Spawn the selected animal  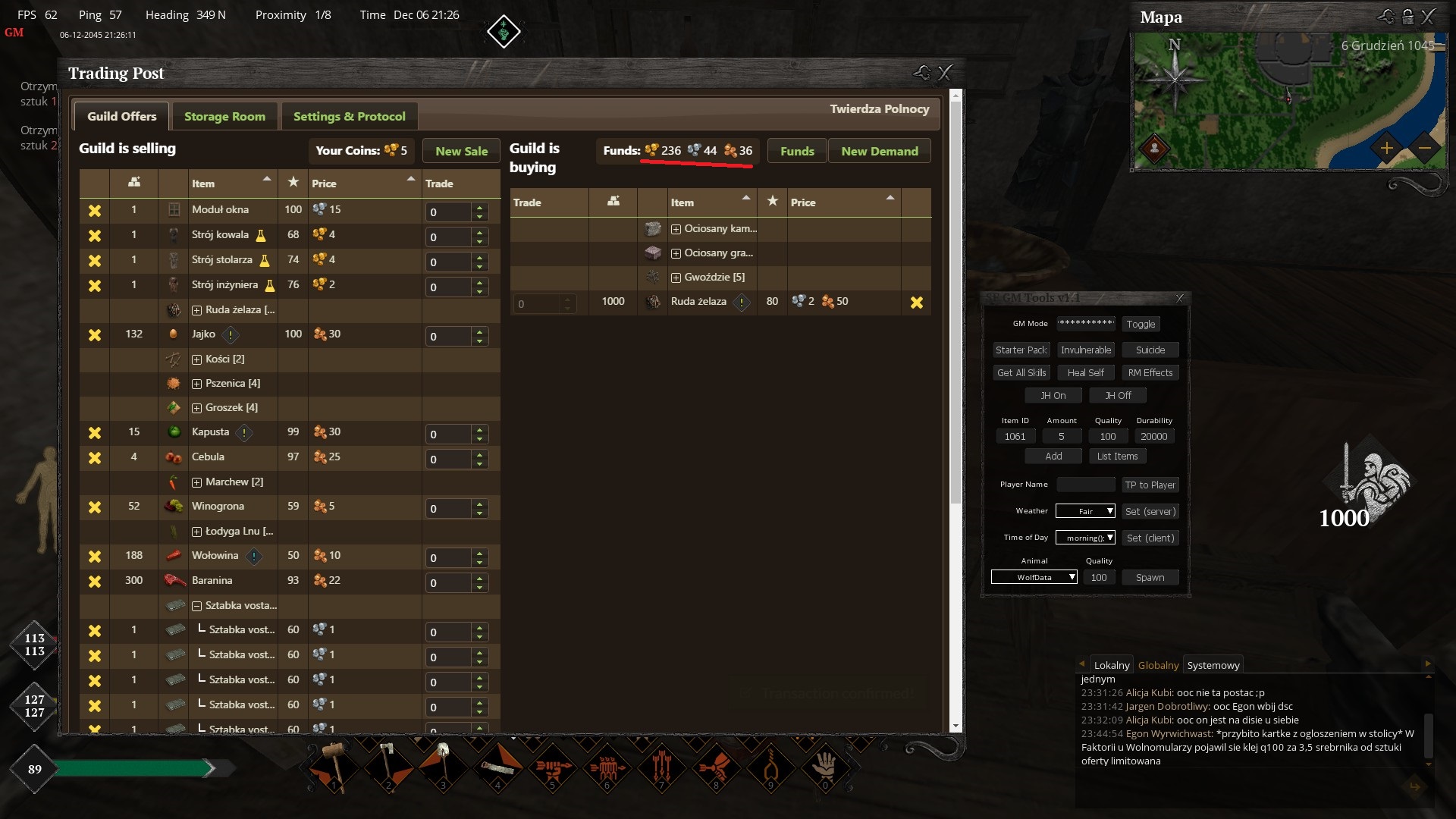pyautogui.click(x=1150, y=577)
